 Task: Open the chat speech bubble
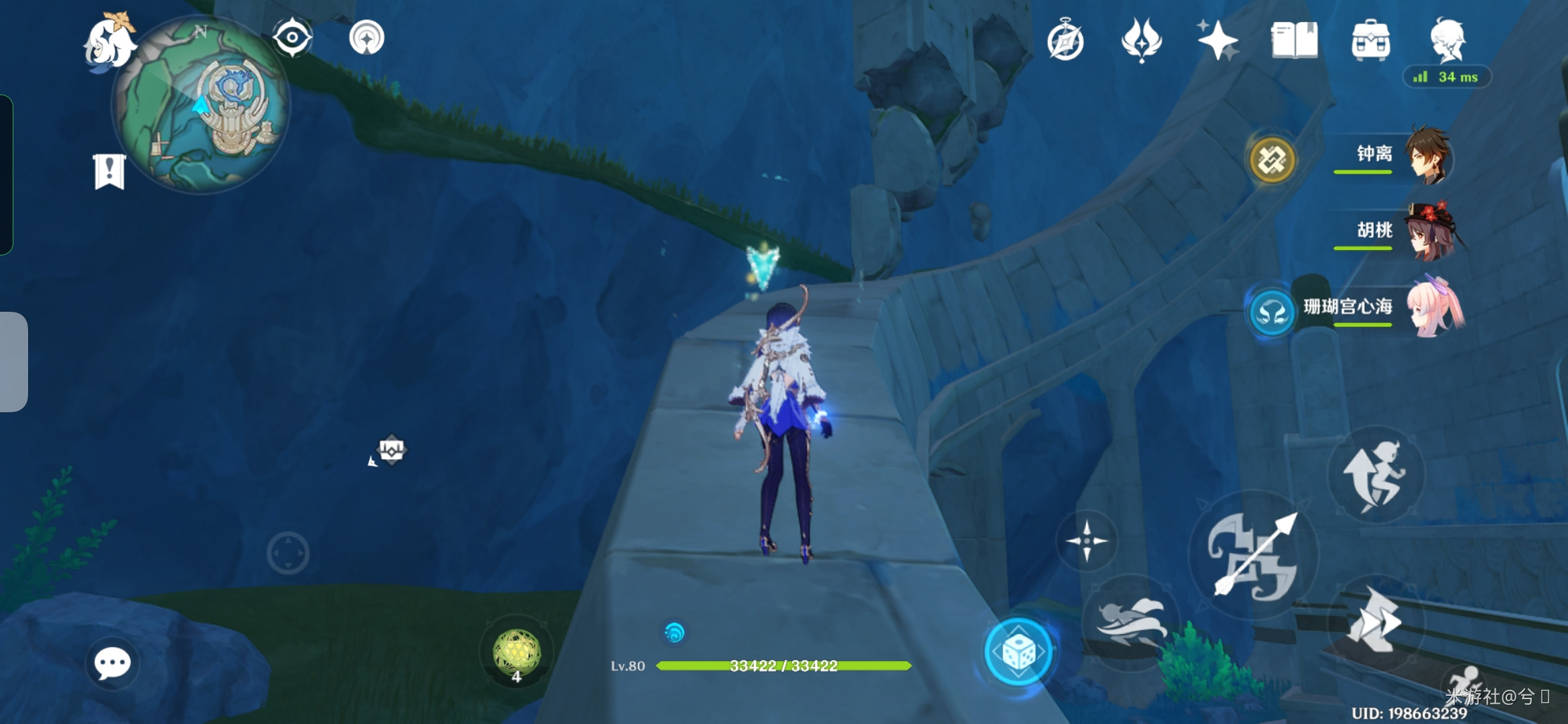pos(112,664)
